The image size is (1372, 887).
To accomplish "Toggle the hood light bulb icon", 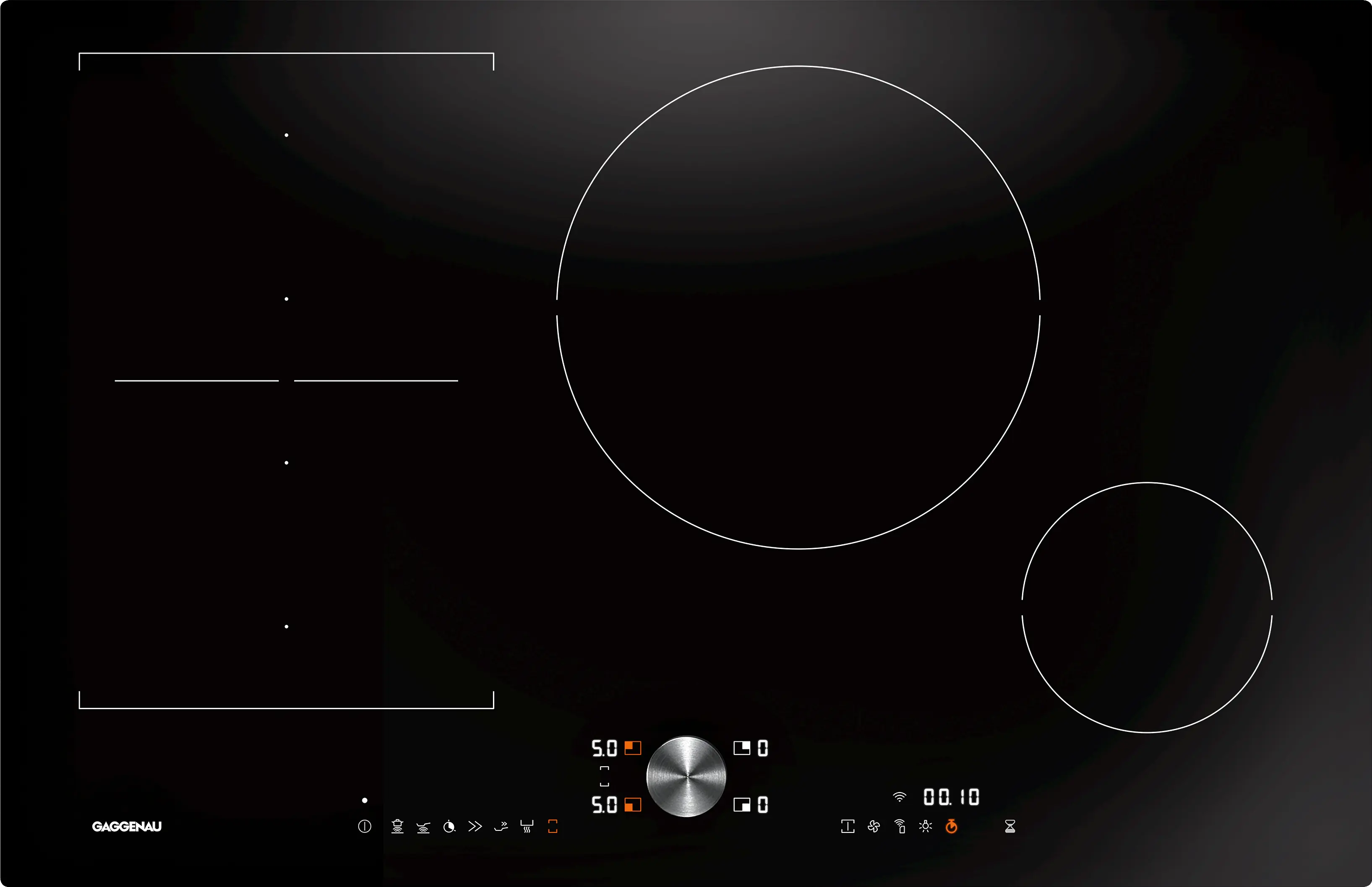I will pyautogui.click(x=926, y=827).
